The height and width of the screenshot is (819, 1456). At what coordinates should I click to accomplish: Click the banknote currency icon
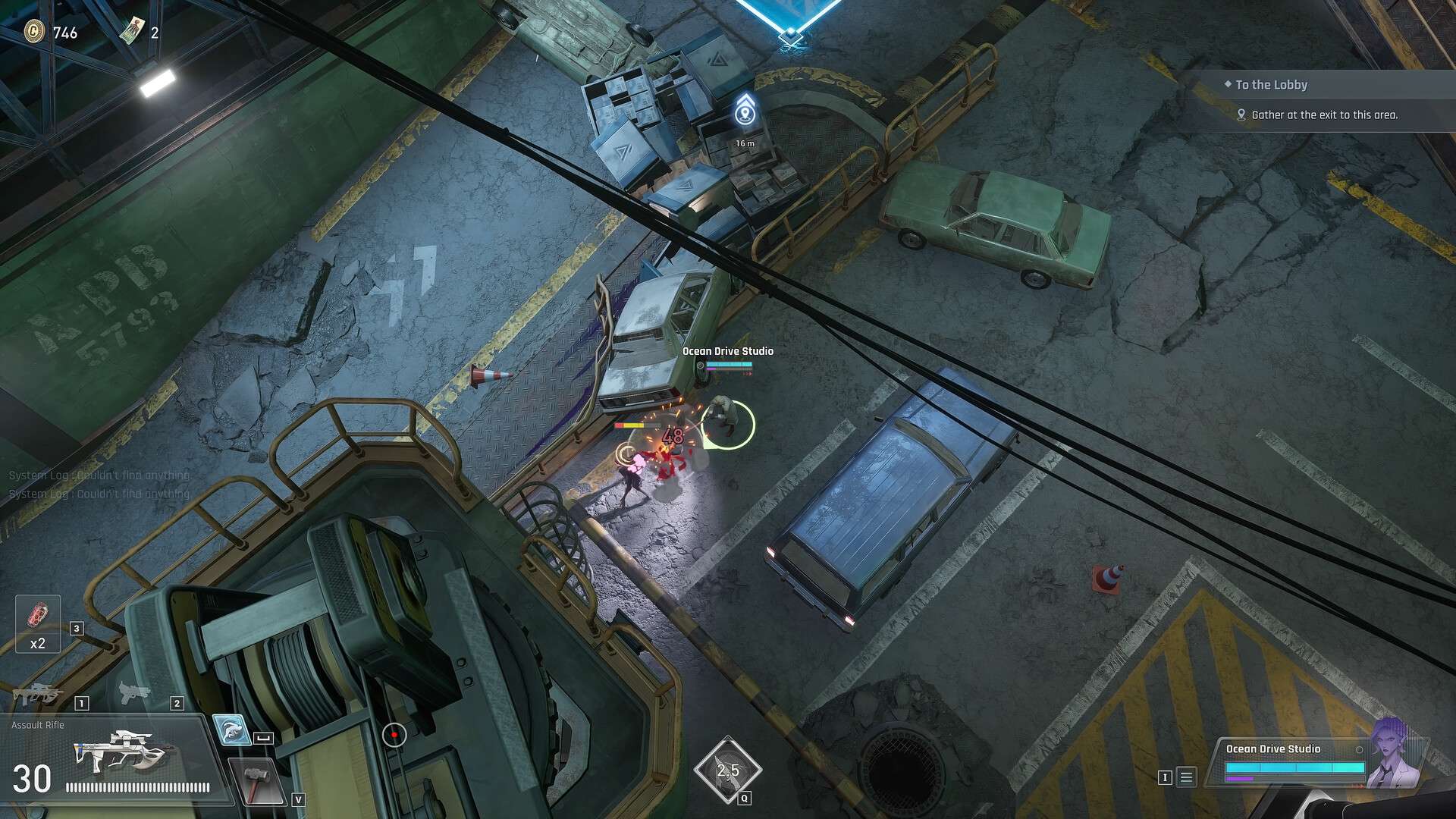point(133,30)
